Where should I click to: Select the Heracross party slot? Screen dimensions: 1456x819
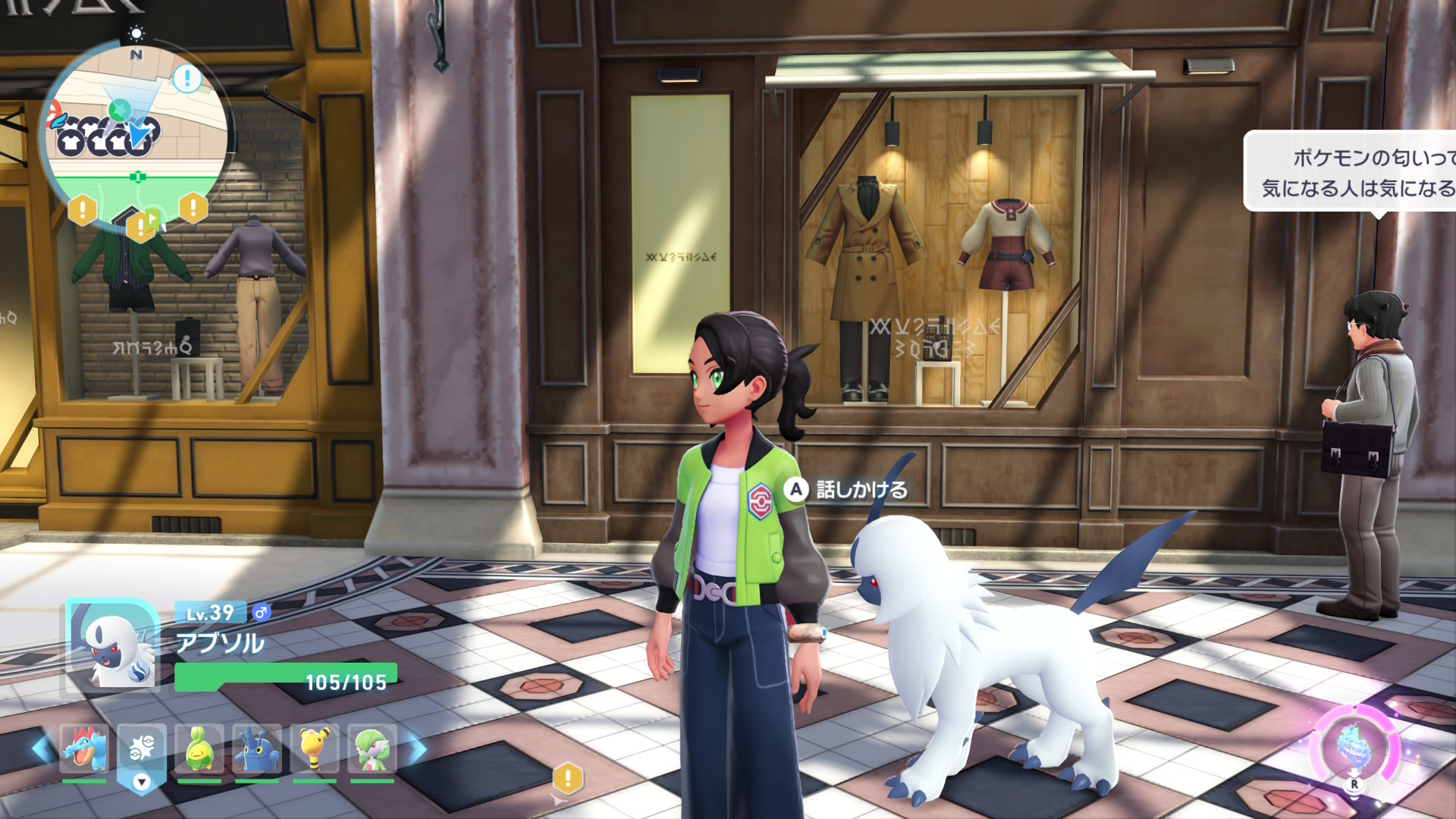tap(256, 749)
